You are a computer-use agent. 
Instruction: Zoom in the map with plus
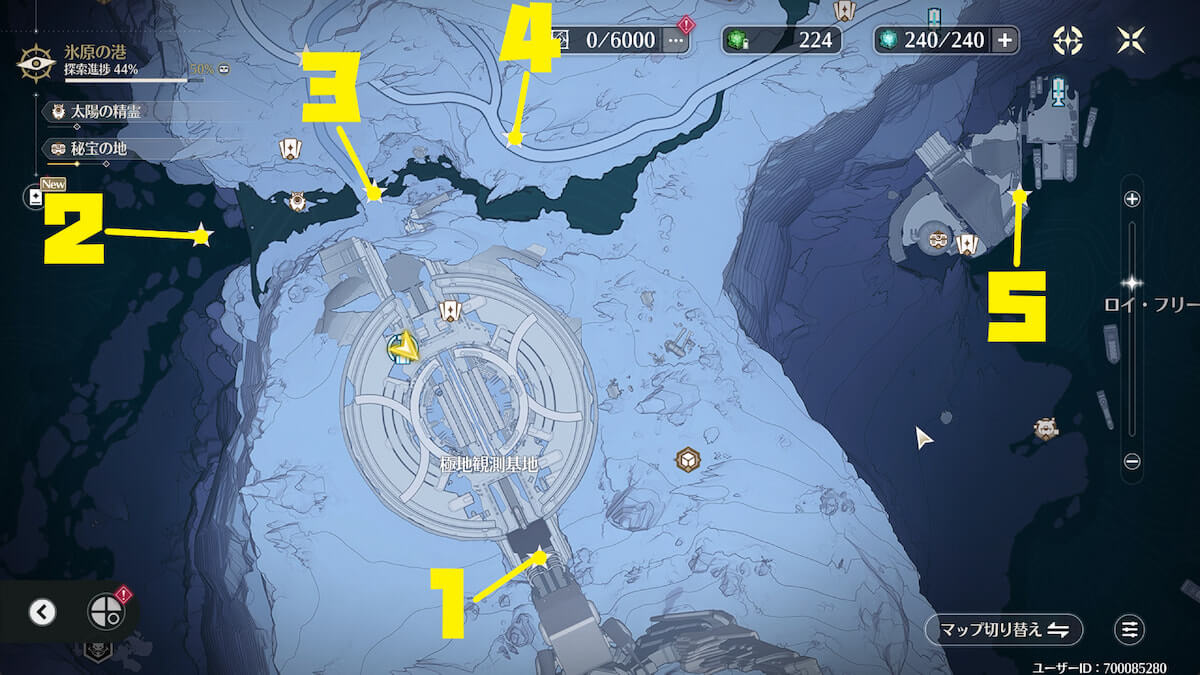pos(1132,199)
